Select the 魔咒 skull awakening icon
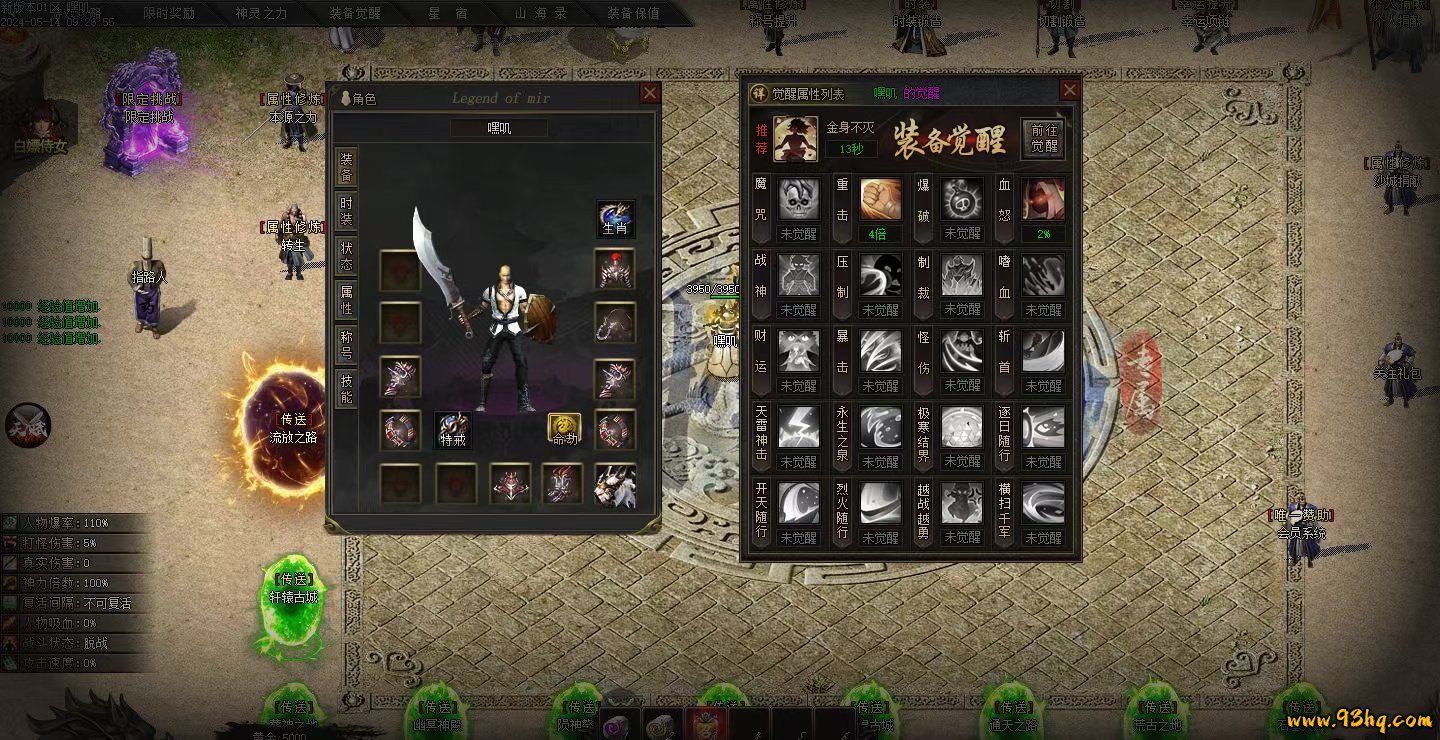The width and height of the screenshot is (1440, 740). tap(799, 201)
